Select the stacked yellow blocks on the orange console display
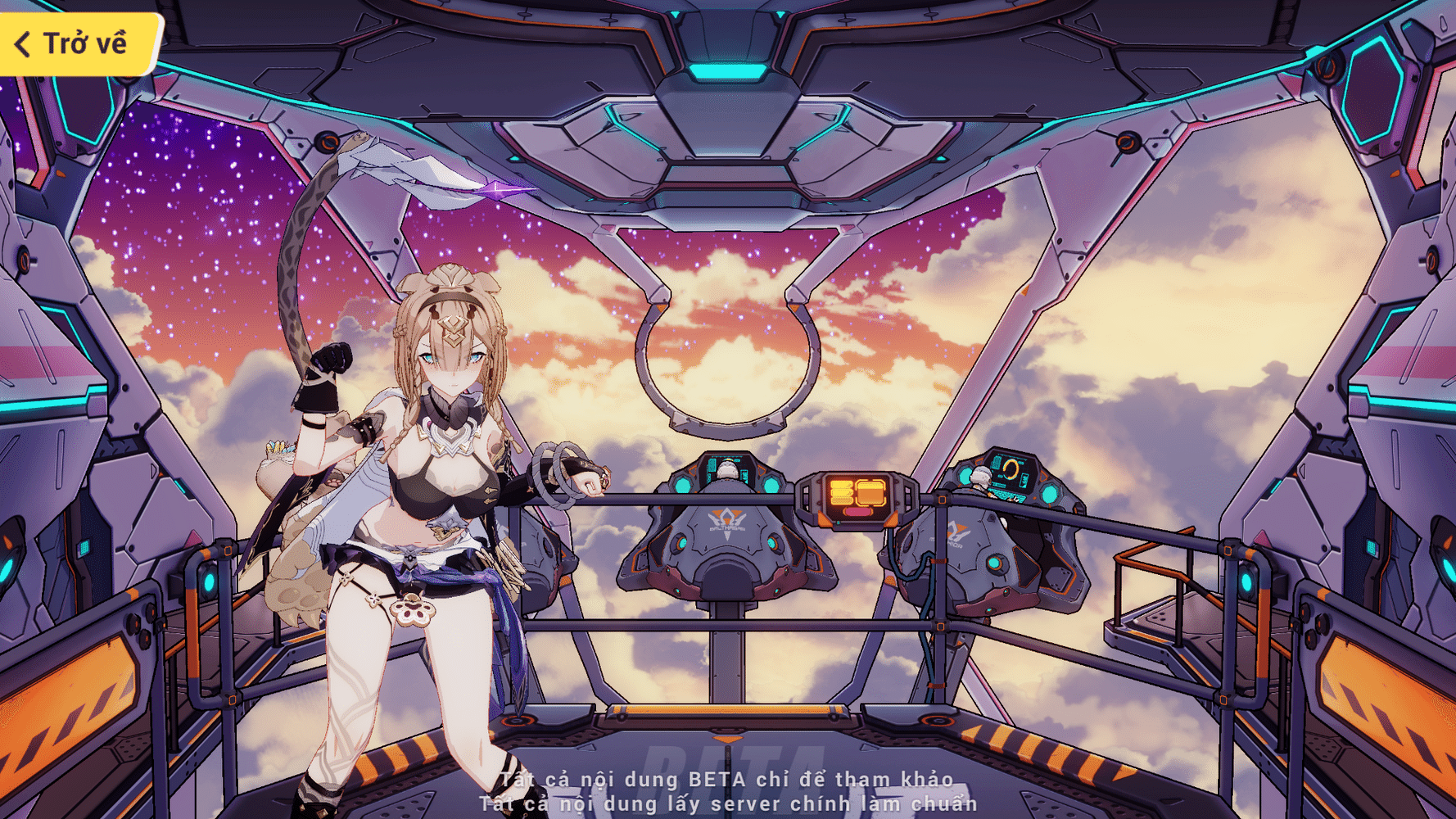 pyautogui.click(x=841, y=493)
